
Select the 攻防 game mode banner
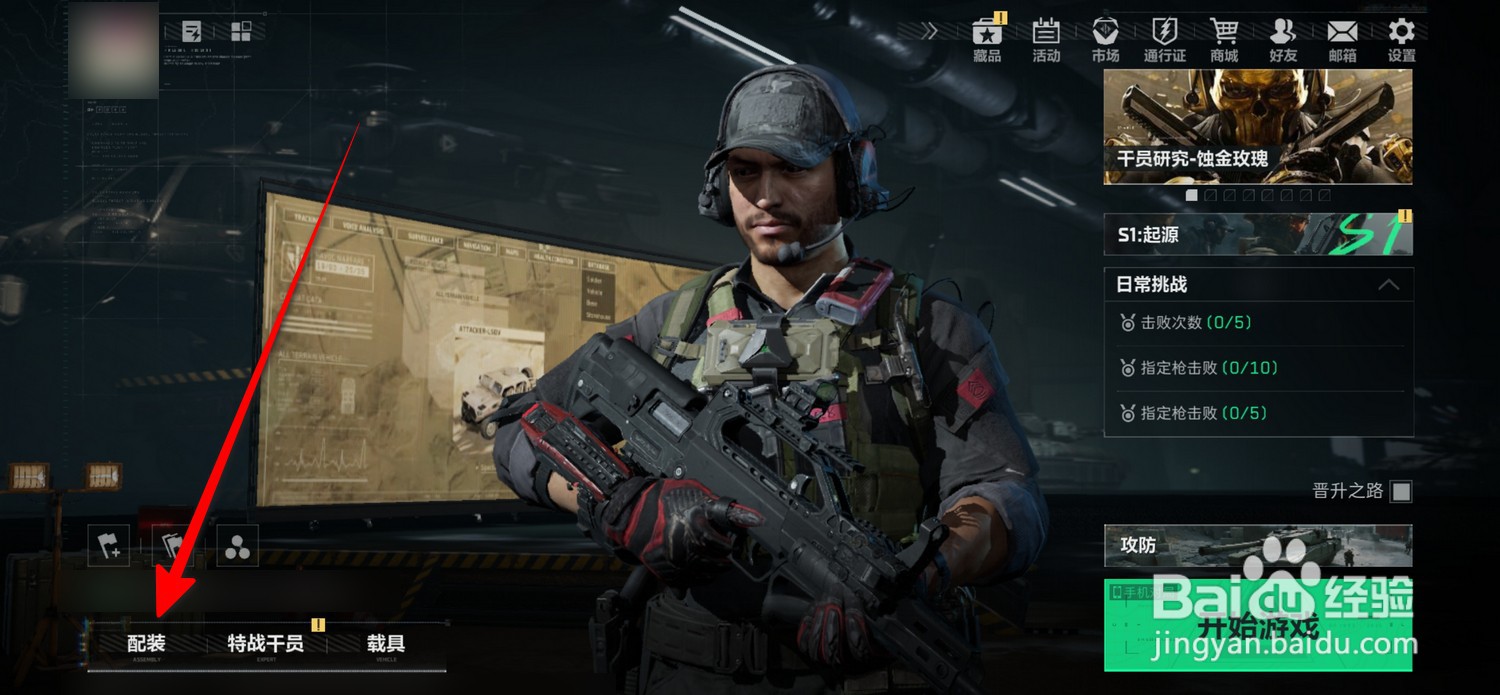tap(1257, 545)
